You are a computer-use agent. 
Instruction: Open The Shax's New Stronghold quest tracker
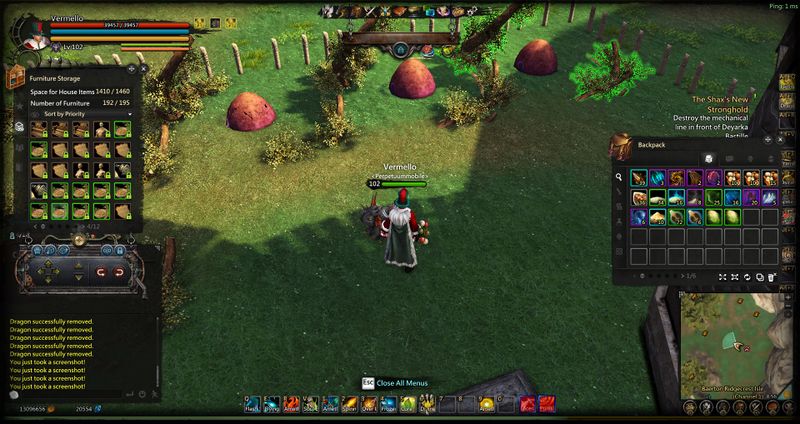point(735,101)
